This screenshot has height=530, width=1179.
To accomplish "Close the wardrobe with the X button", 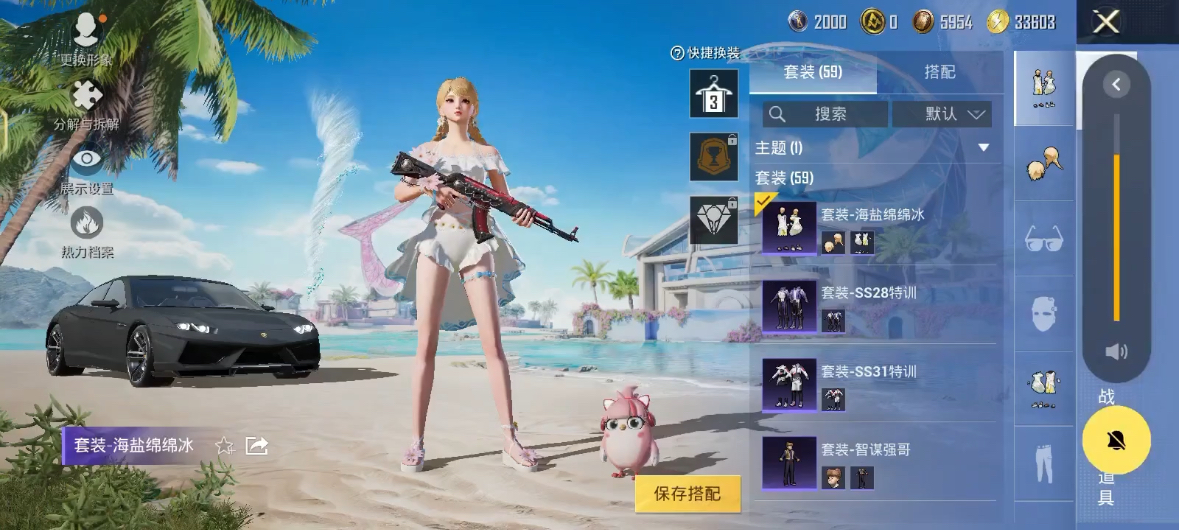I will (1105, 22).
